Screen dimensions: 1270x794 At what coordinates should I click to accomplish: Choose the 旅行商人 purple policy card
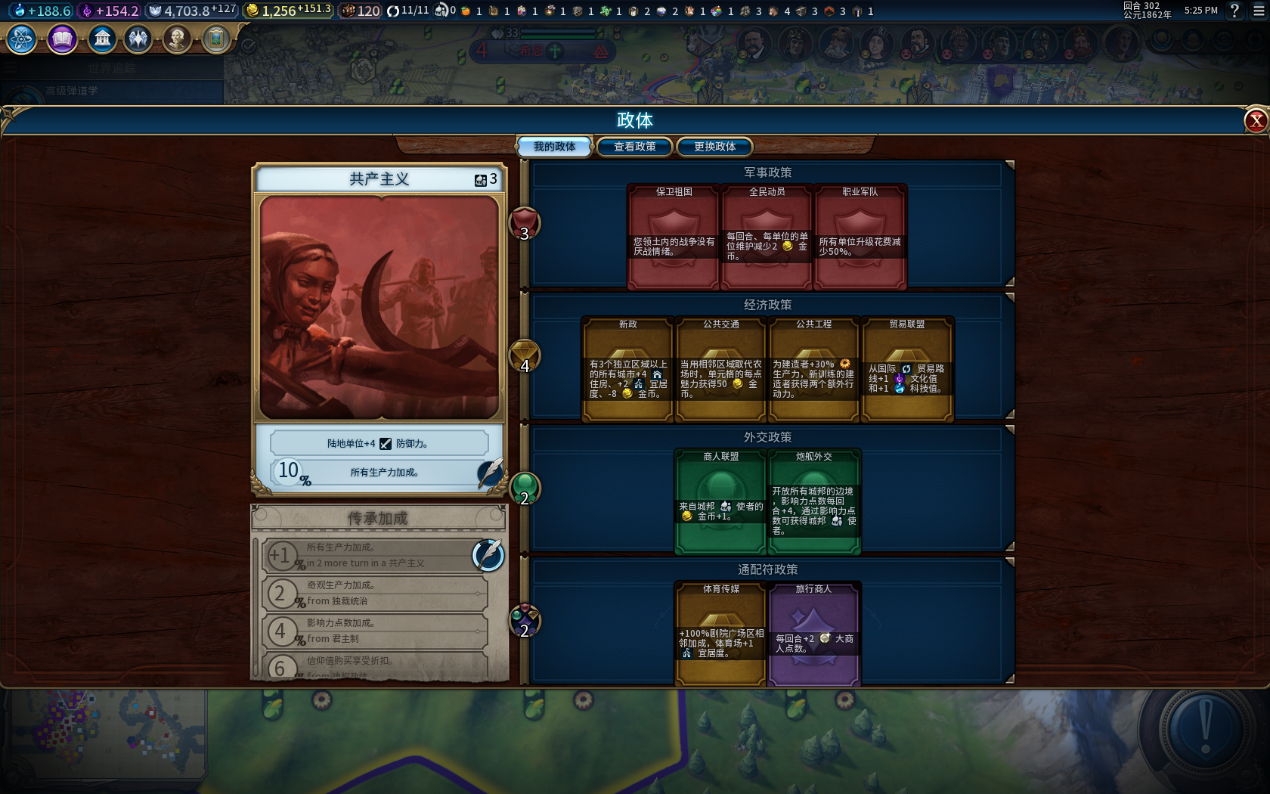814,634
